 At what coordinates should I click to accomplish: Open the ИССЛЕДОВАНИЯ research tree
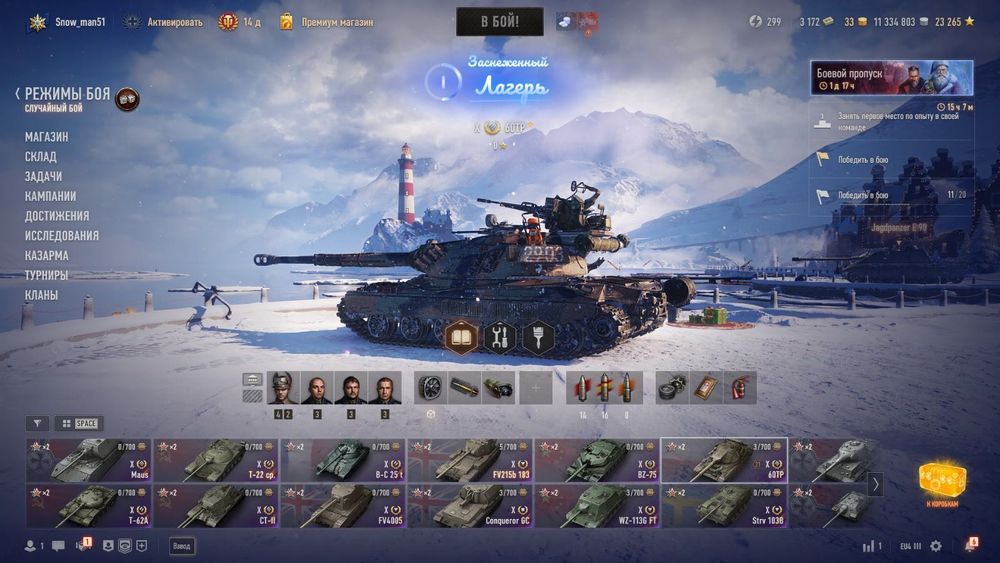(62, 236)
